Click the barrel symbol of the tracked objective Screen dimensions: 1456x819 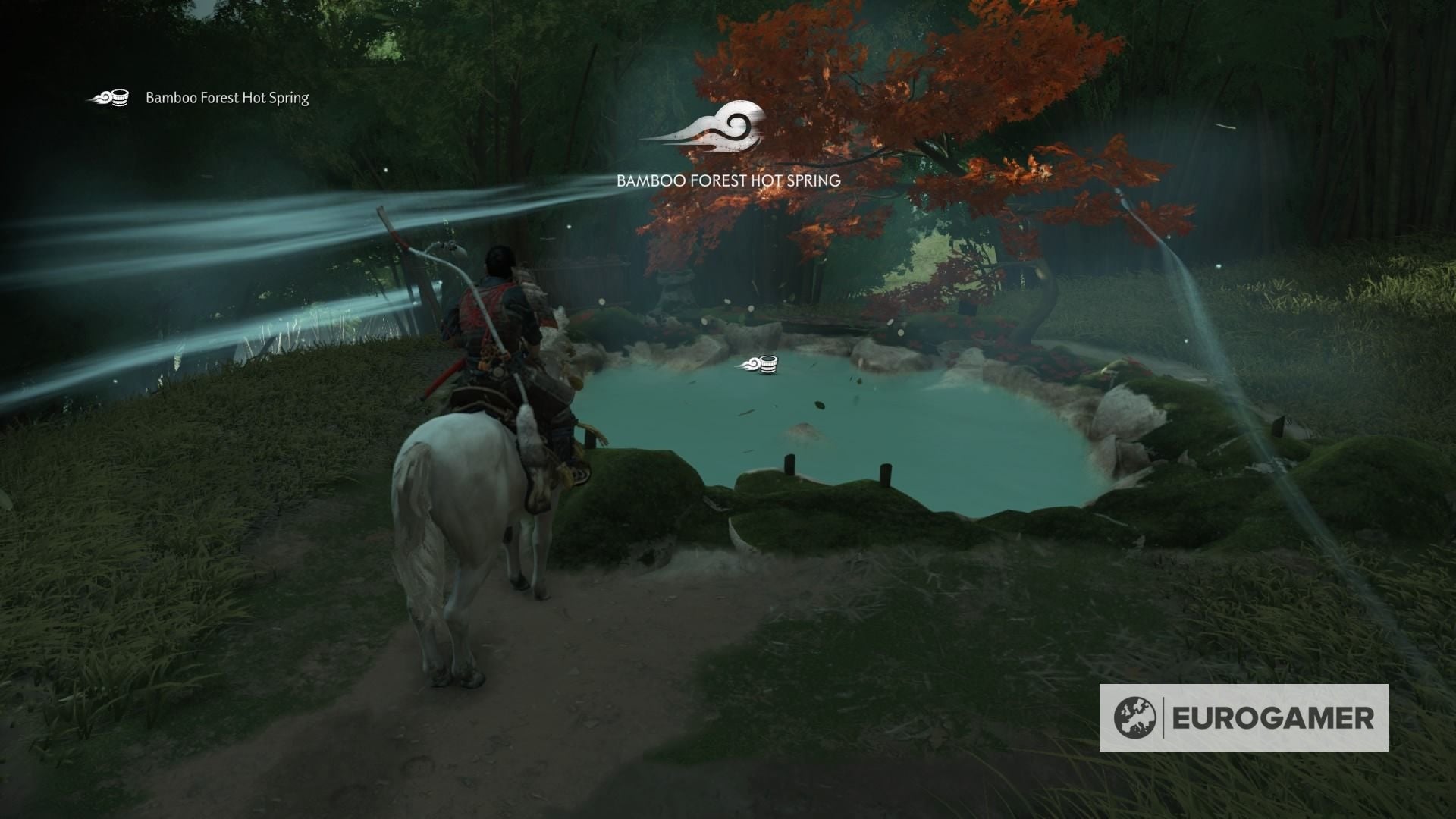click(x=119, y=97)
